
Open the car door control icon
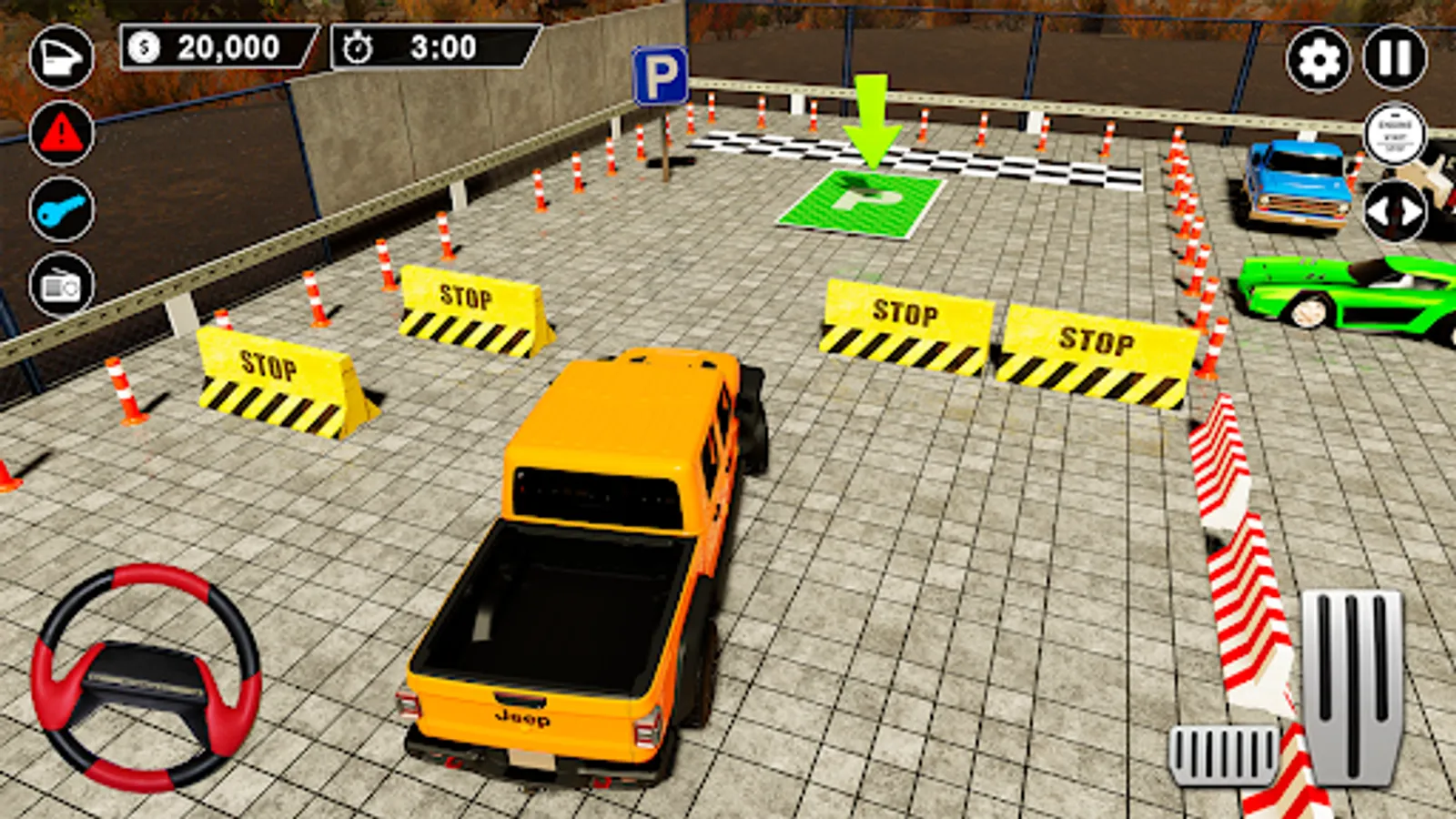coord(60,56)
